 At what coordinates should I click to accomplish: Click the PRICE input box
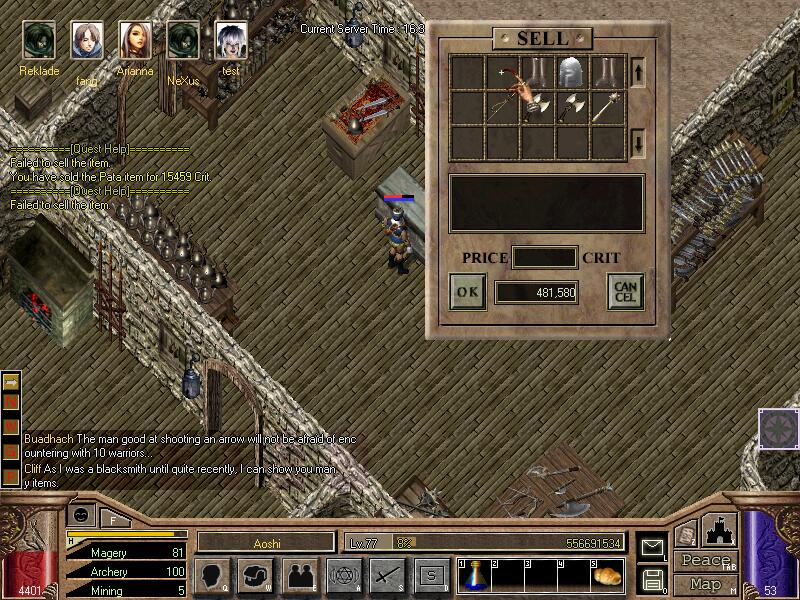544,258
